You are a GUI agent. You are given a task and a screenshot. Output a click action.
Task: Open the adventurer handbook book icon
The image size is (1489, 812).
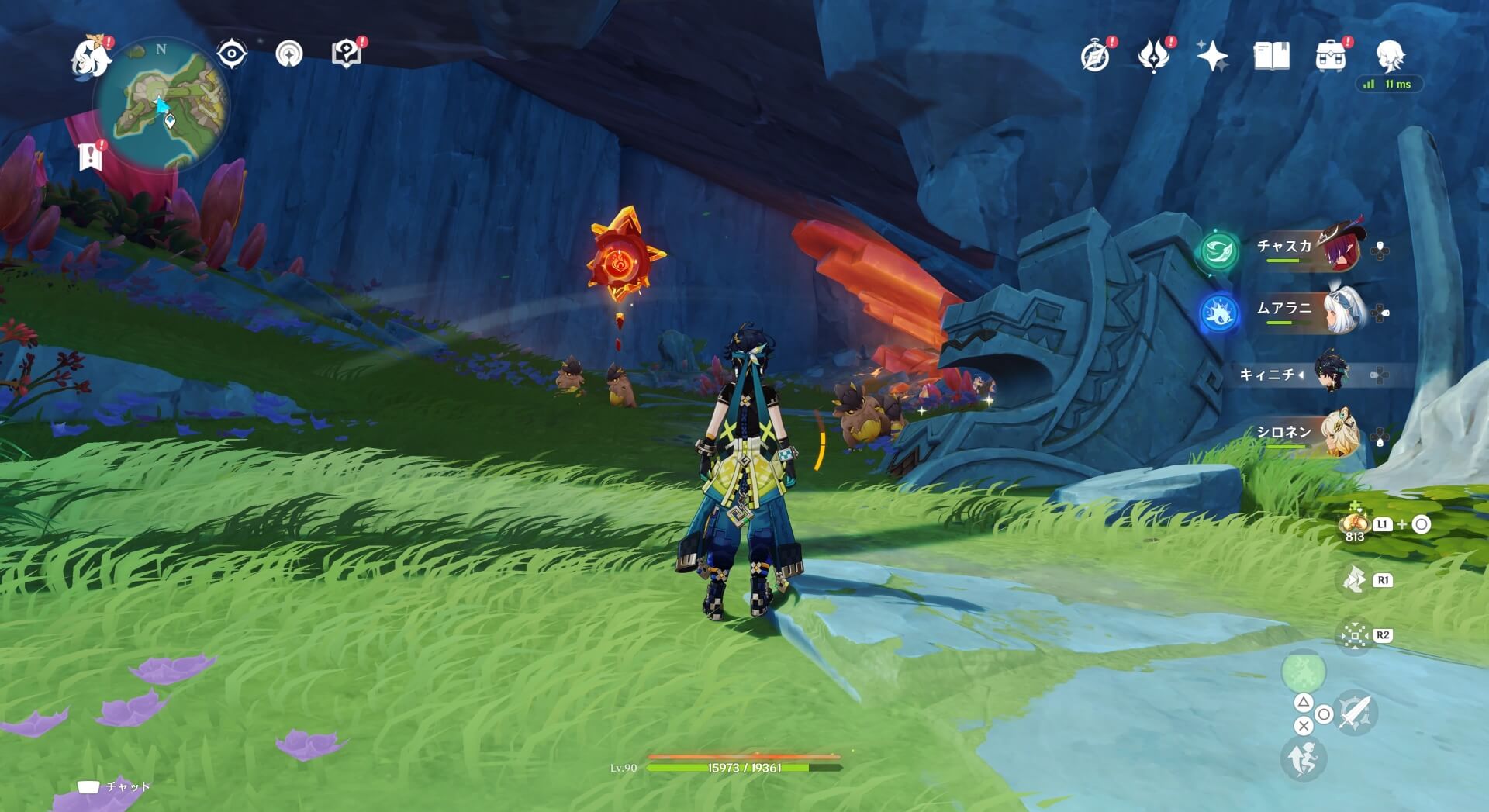[1271, 56]
